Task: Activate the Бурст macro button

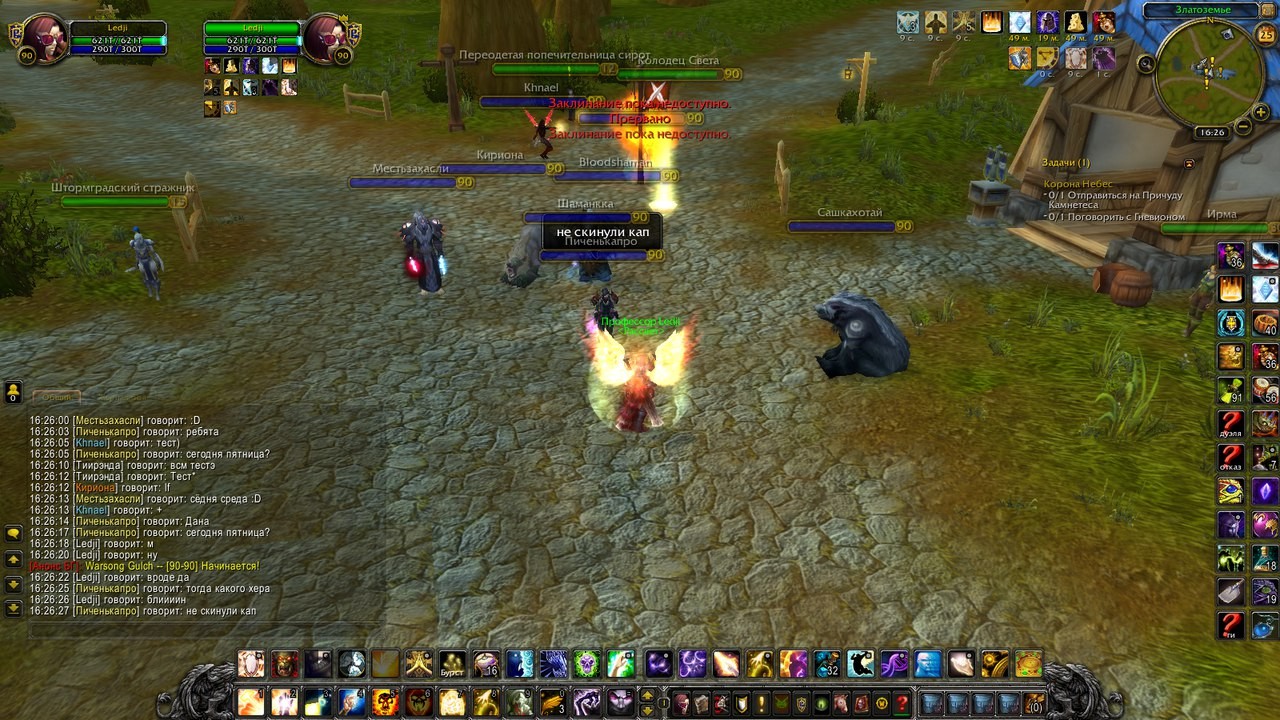Action: [x=453, y=664]
